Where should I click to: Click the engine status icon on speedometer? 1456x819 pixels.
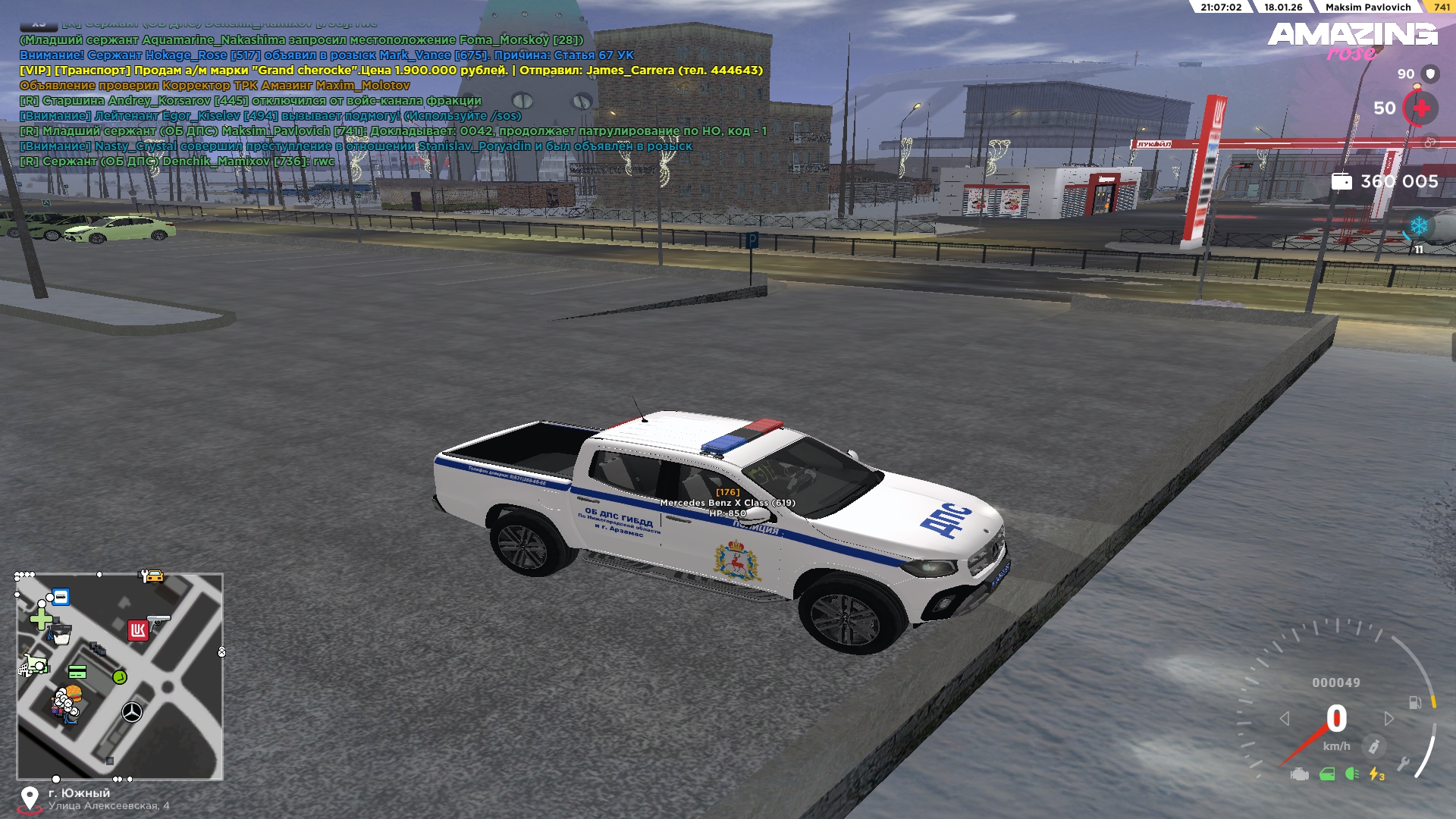1300,774
